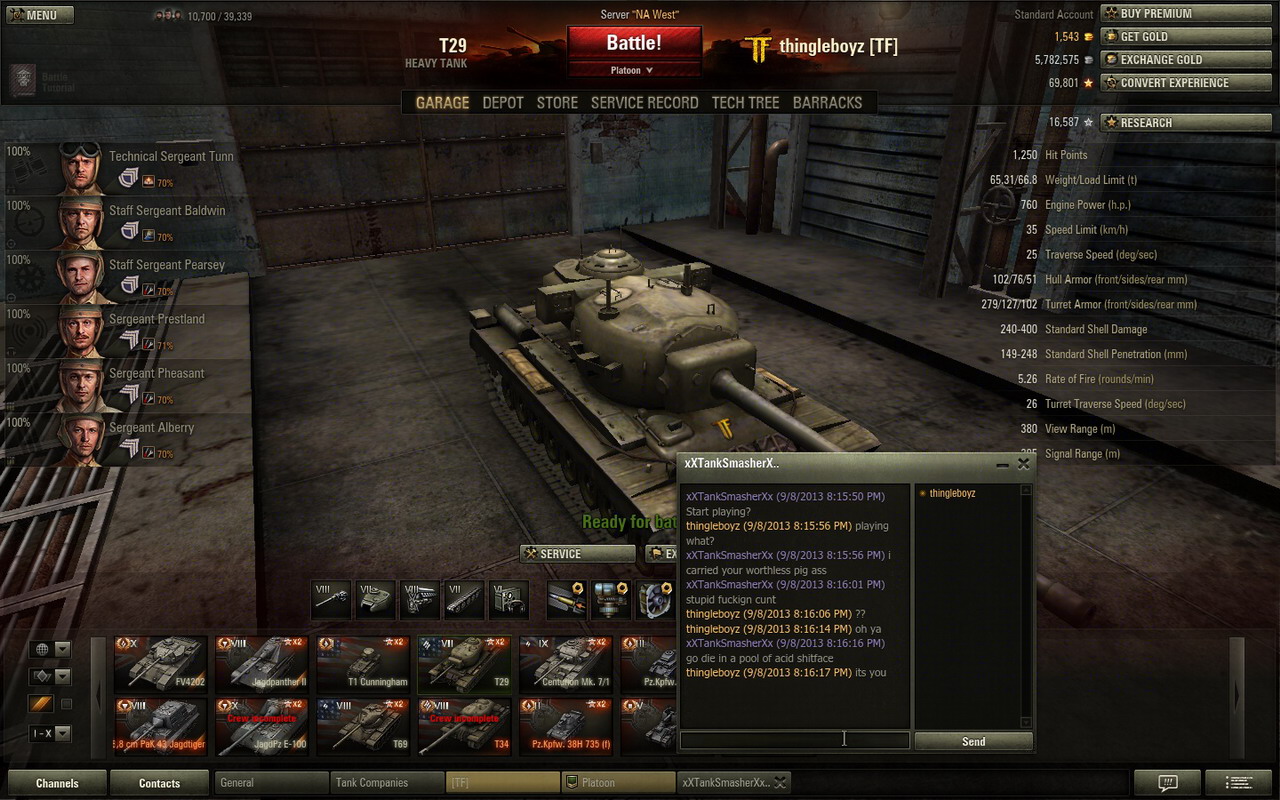Close the xXTankSmasherXx chat window
The height and width of the screenshot is (800, 1280).
(x=1024, y=464)
